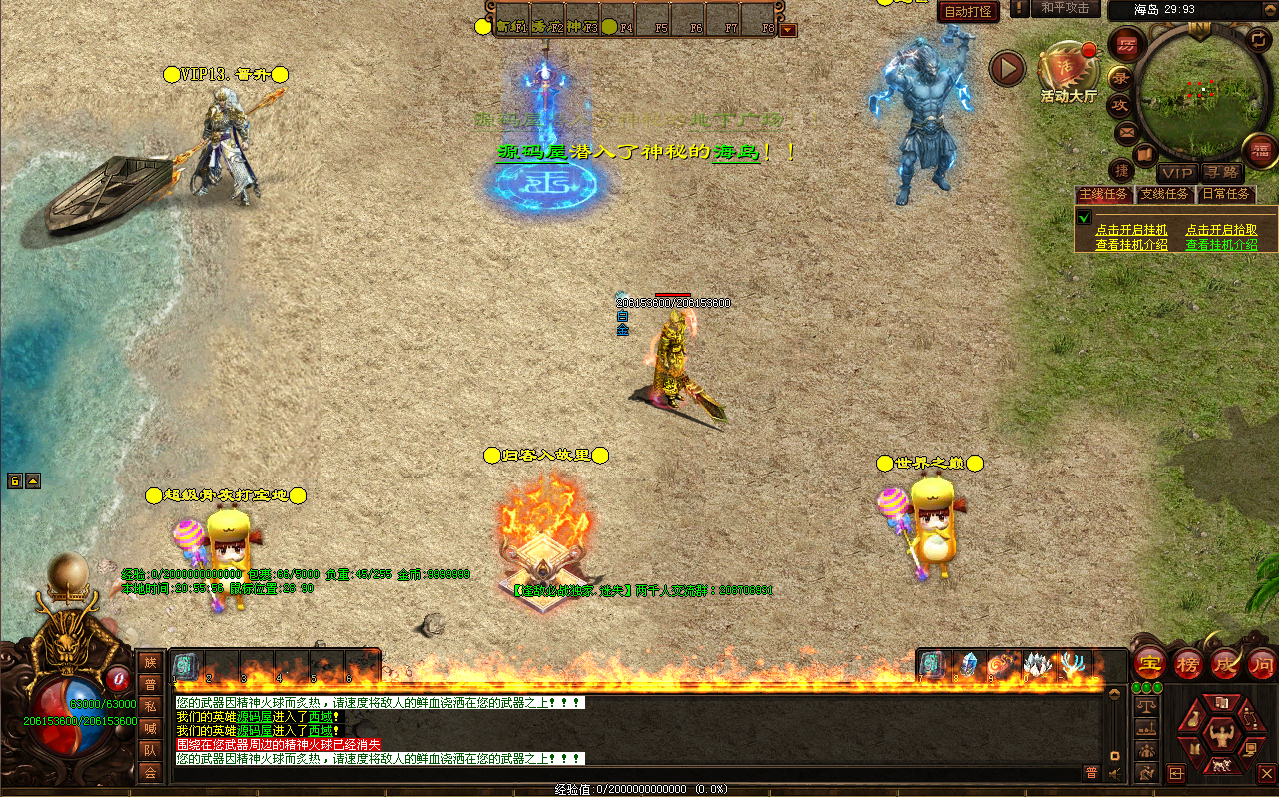This screenshot has height=797, width=1279.
Task: Open the 活动大厅 activity hall icon
Action: 1068,72
